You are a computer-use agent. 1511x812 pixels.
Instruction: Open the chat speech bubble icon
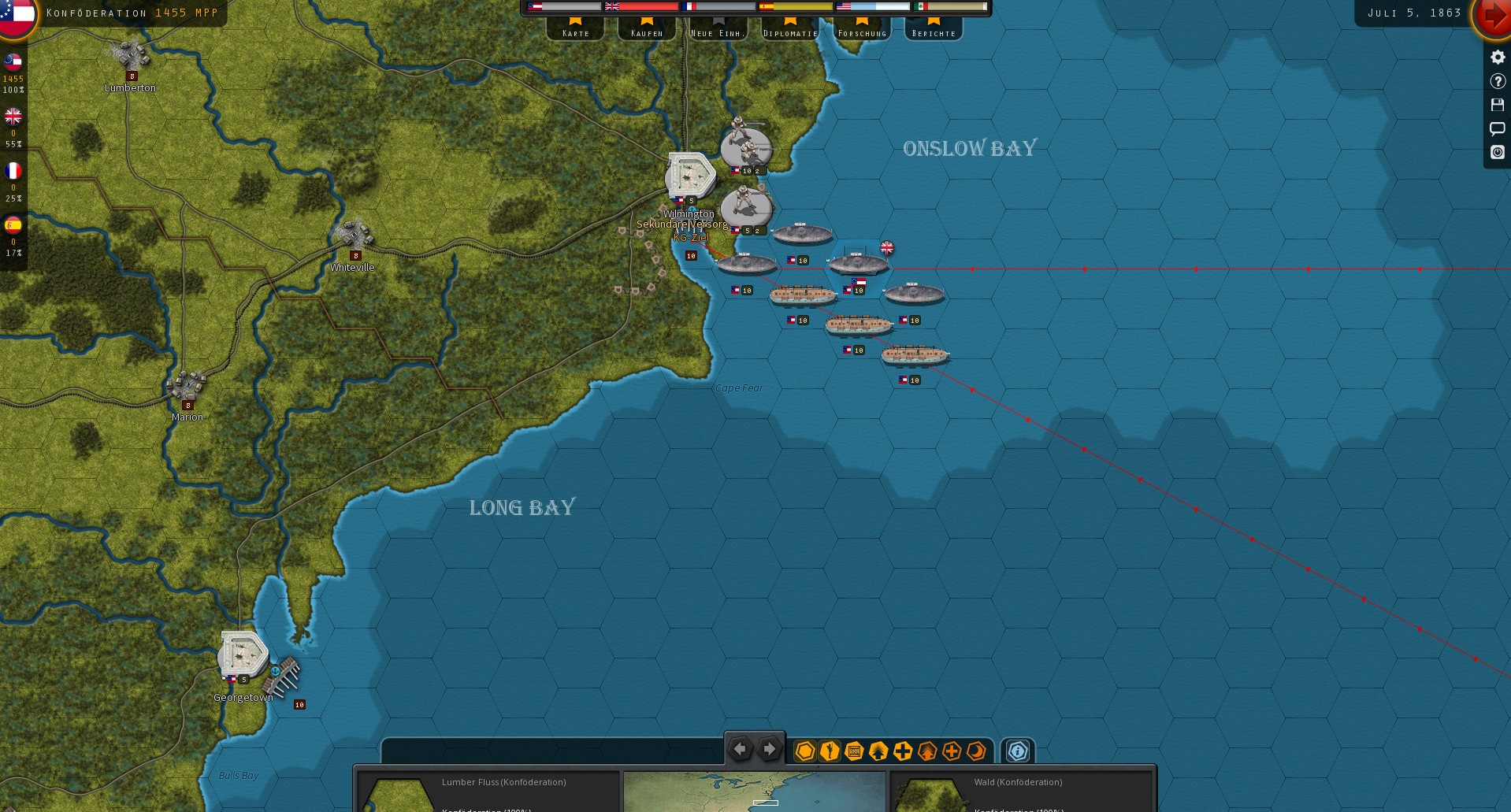pos(1498,128)
